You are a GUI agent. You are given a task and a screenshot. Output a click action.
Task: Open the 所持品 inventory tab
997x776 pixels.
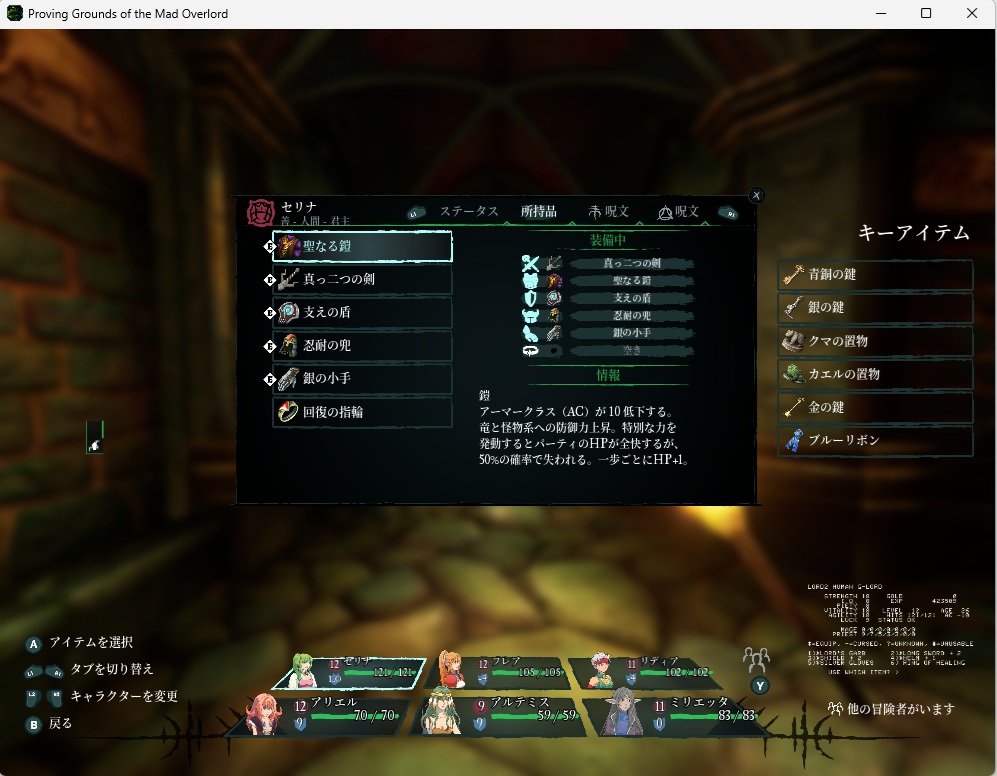(539, 212)
